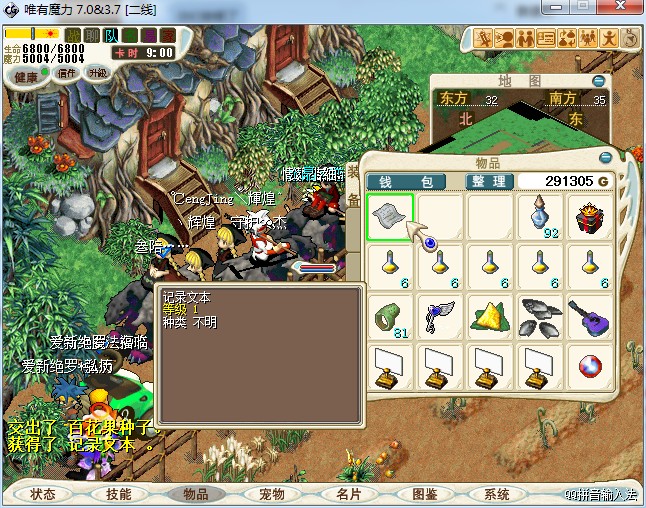Open the 状态 status menu

(x=42, y=494)
